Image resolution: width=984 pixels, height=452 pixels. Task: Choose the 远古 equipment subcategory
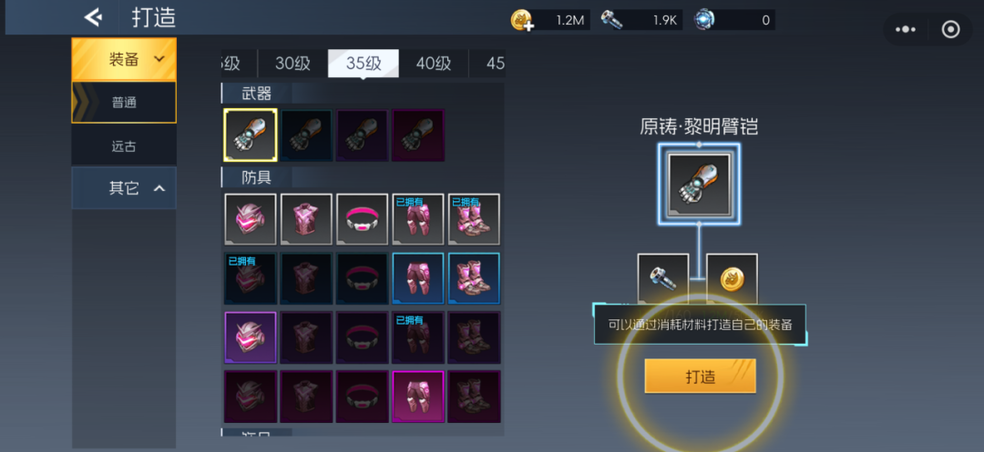(124, 146)
